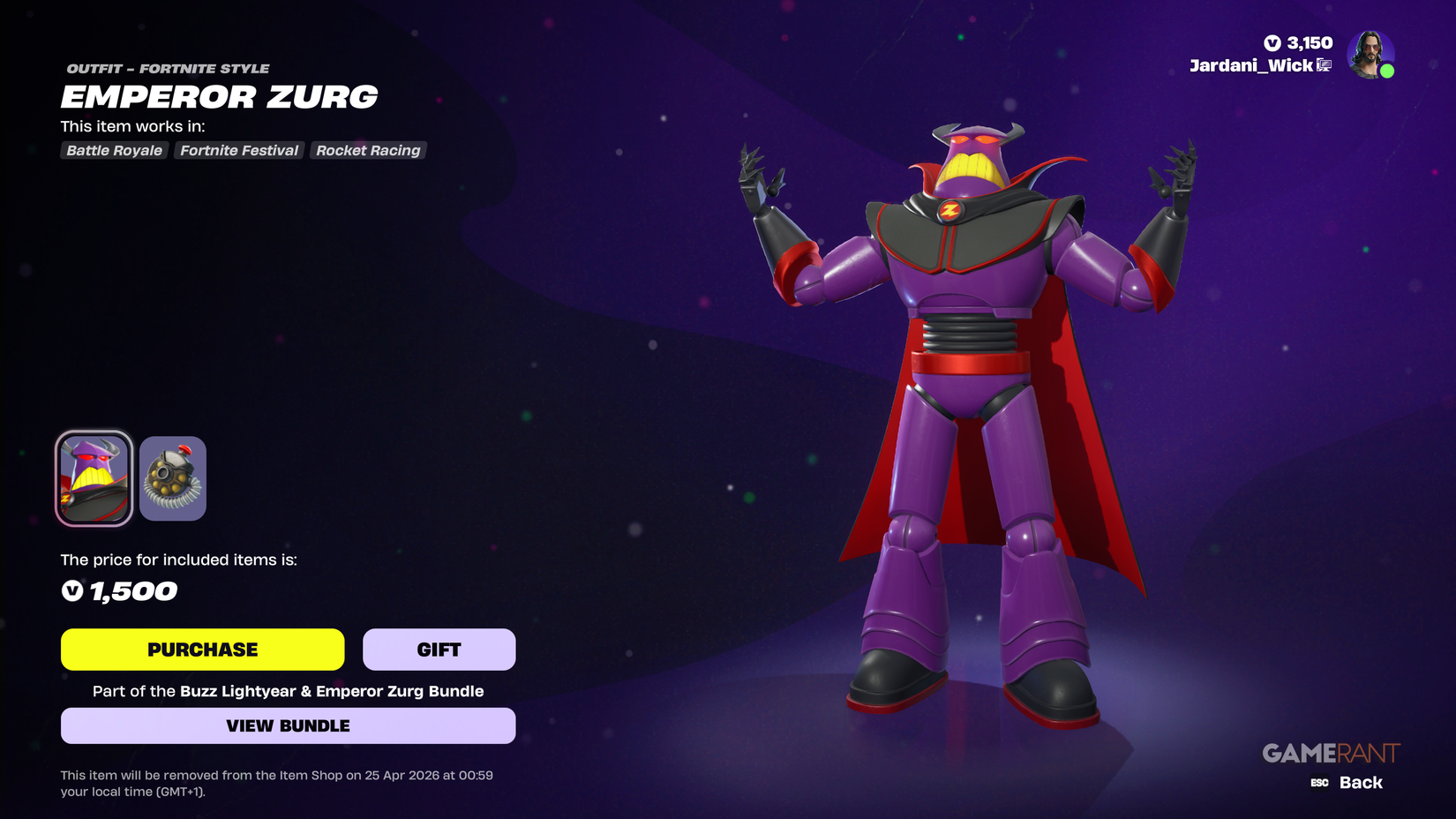This screenshot has width=1456, height=819.
Task: Toggle the Rocket Racing mode tag
Action: coord(368,150)
